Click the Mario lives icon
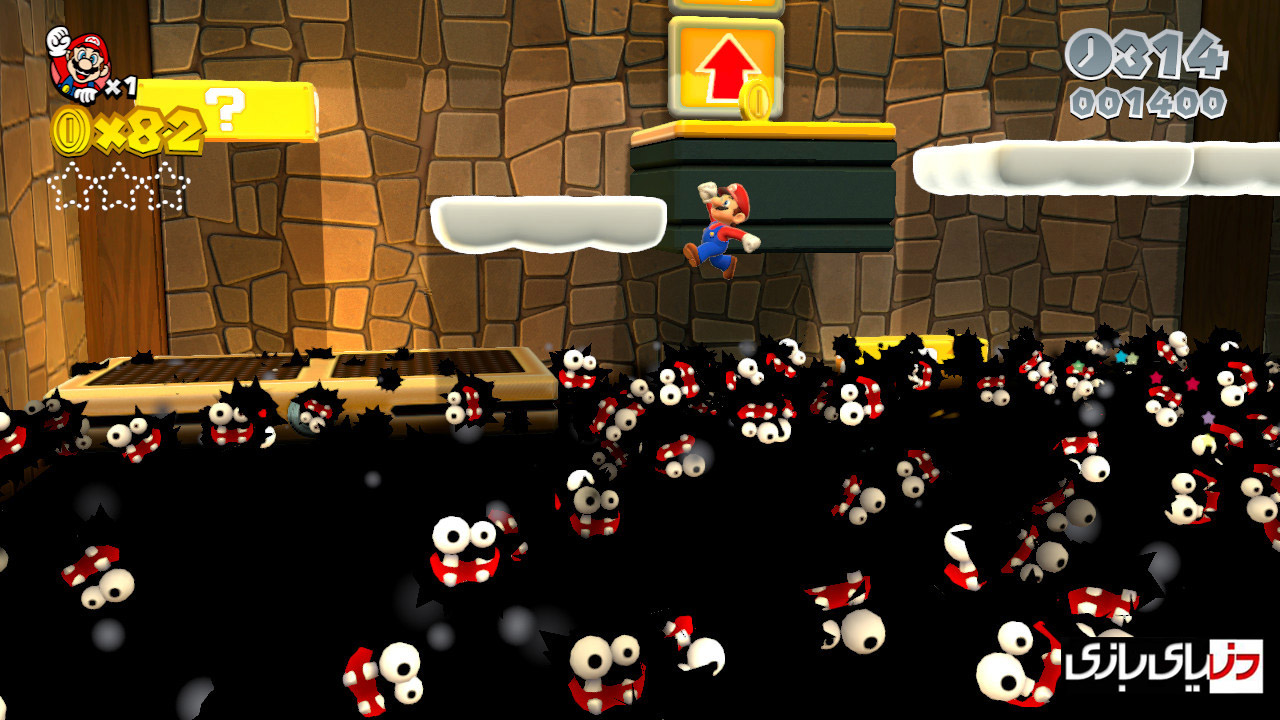 78,64
